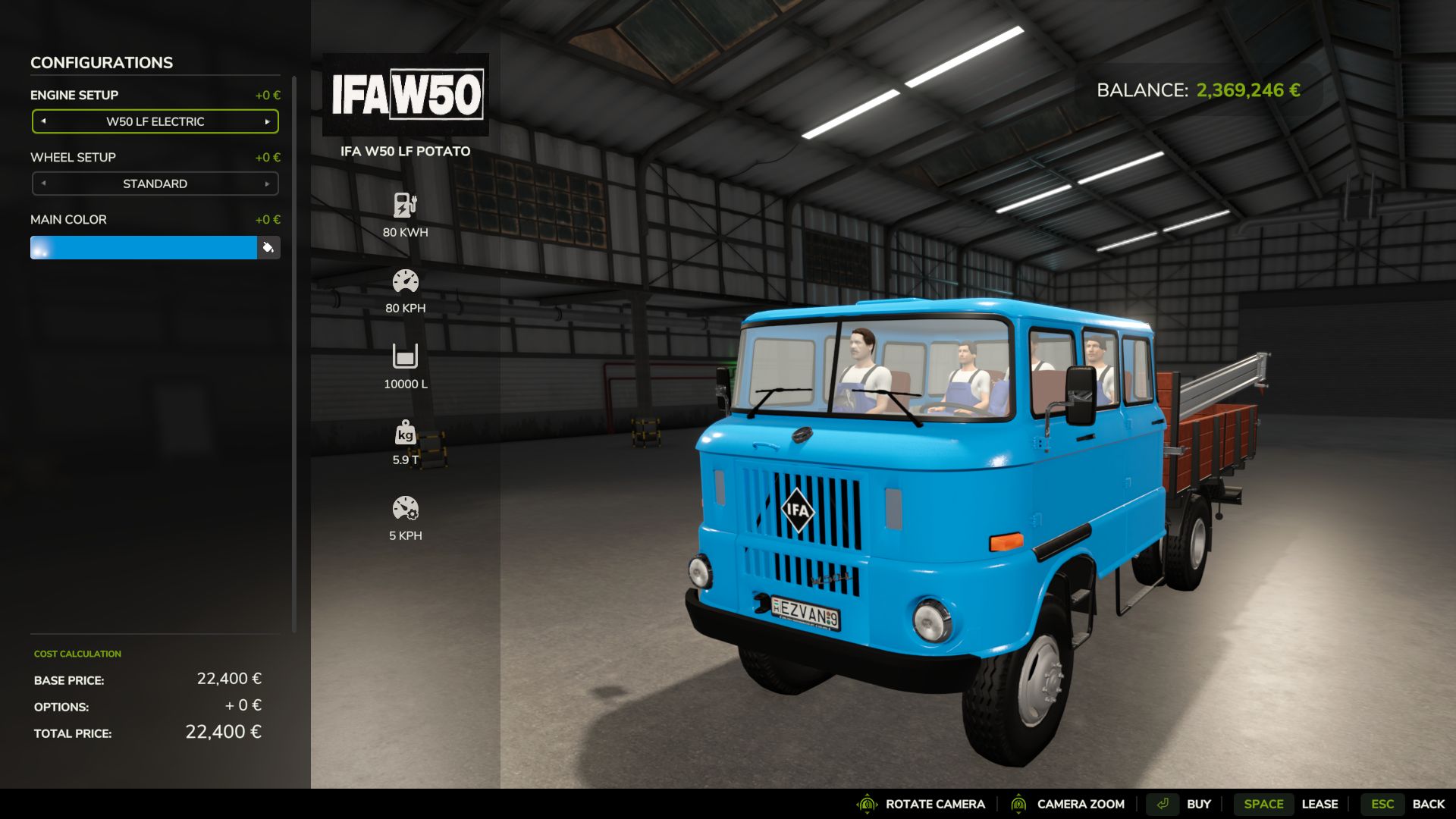Cycle Engine Setup backwards with left arrow
This screenshot has height=819, width=1456.
click(x=43, y=121)
